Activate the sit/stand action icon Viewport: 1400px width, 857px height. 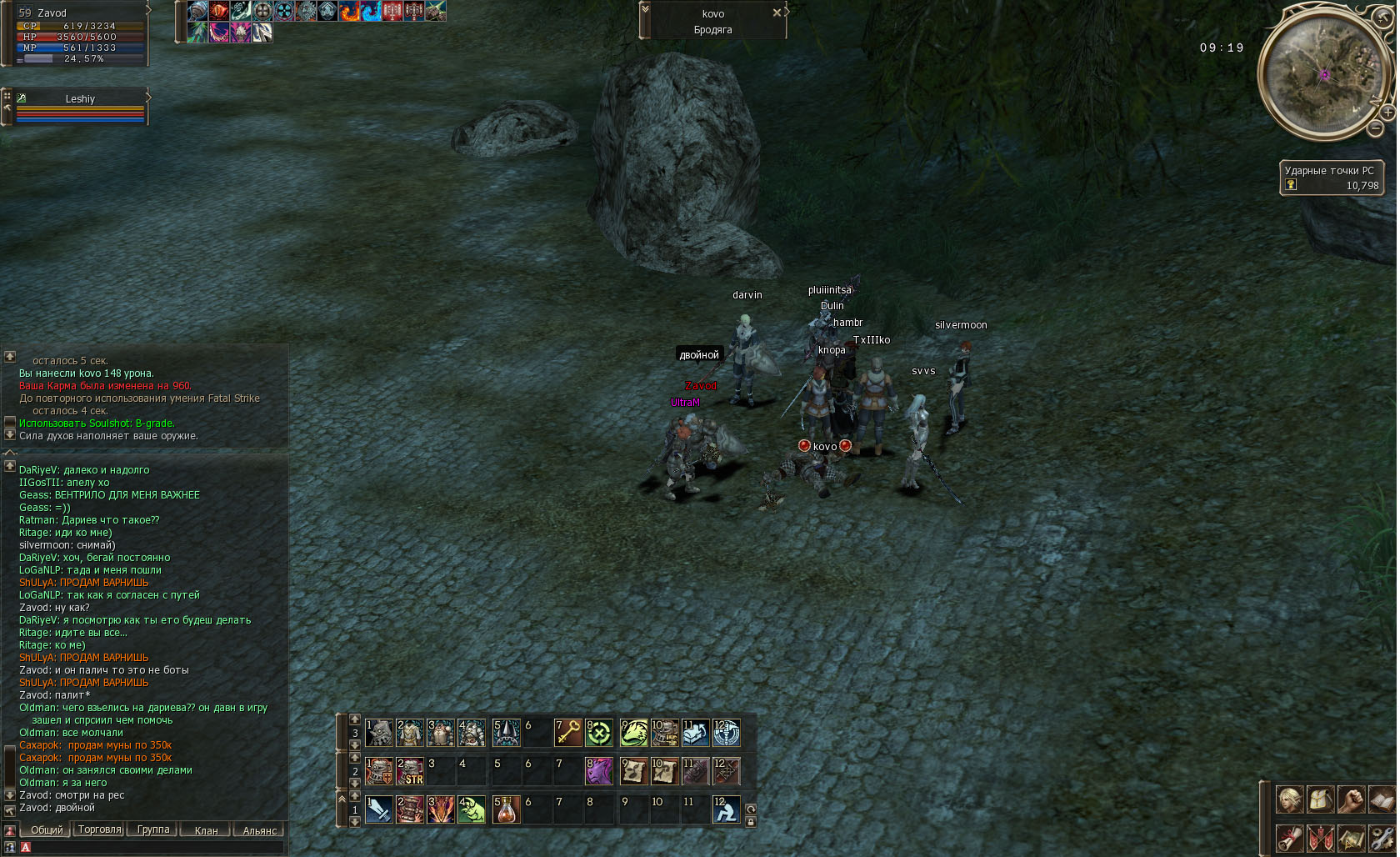click(726, 809)
